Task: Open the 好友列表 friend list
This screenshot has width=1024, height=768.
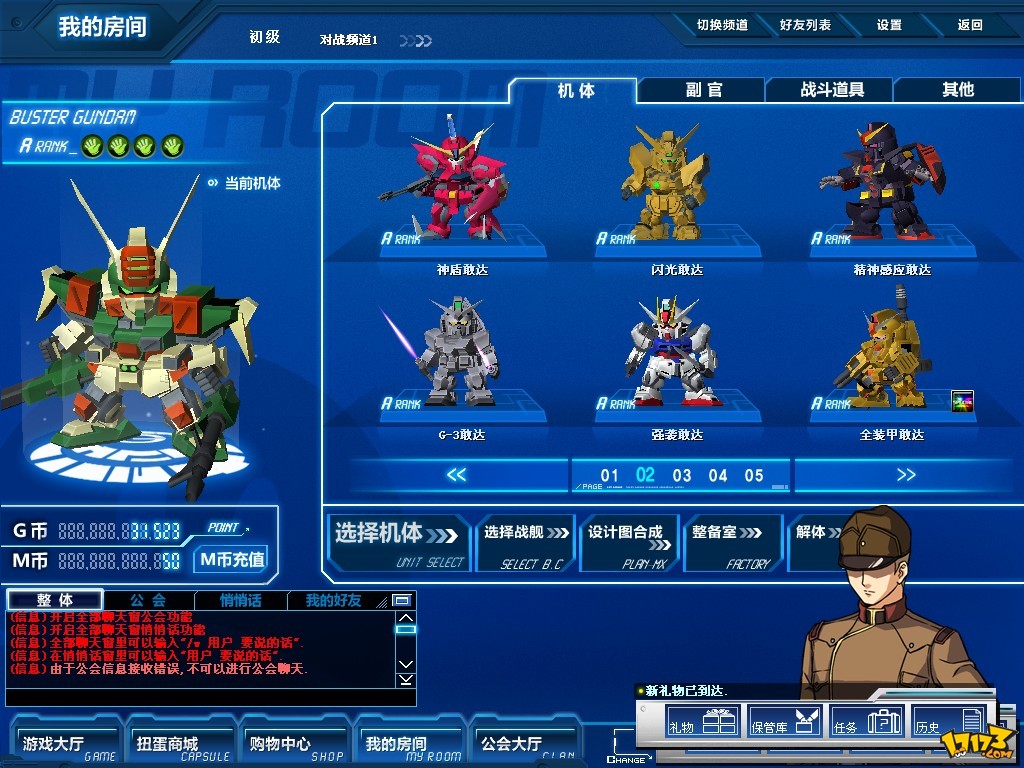Action: pyautogui.click(x=805, y=25)
